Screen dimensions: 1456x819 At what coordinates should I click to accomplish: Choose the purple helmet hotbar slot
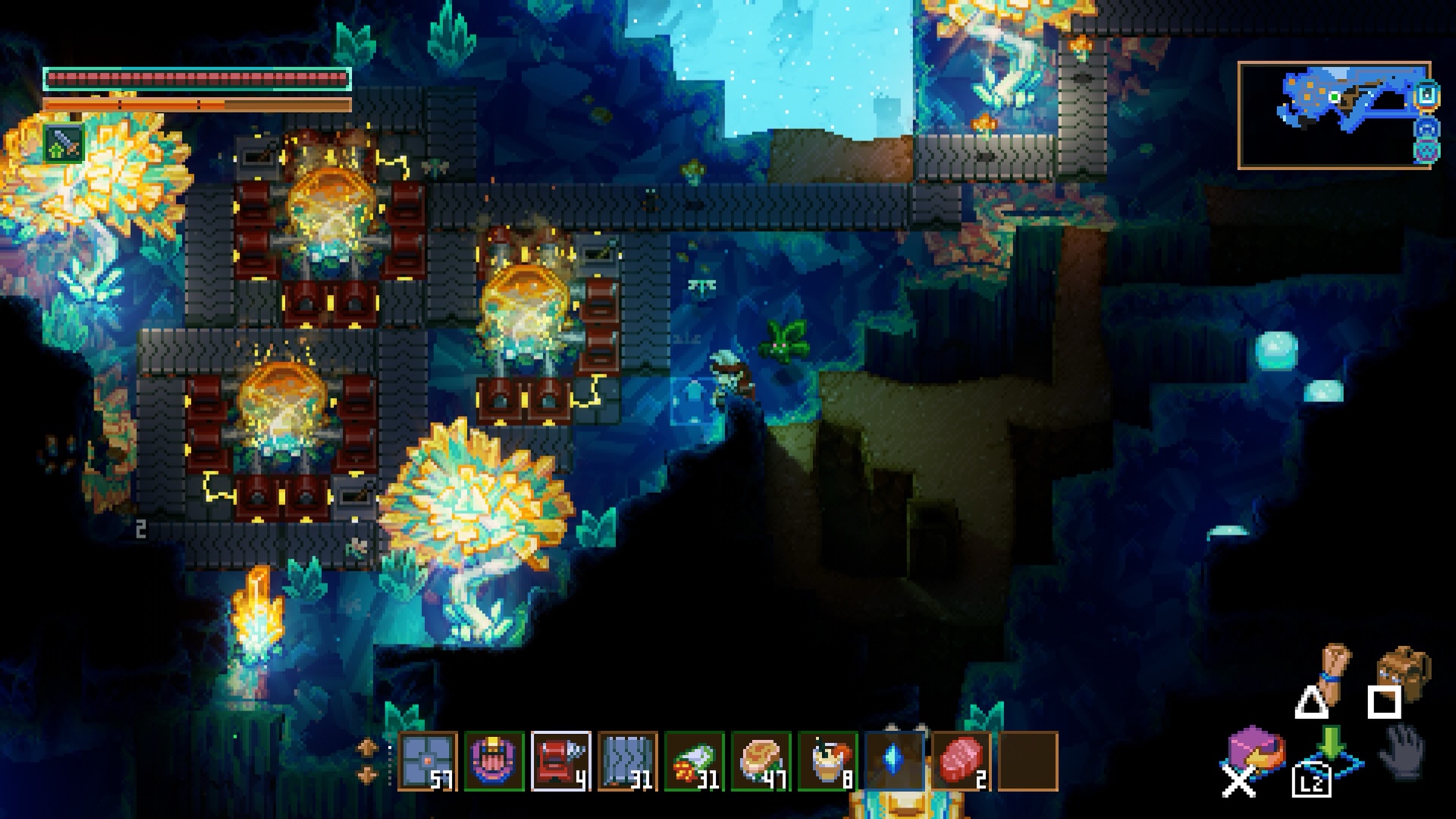click(x=494, y=761)
